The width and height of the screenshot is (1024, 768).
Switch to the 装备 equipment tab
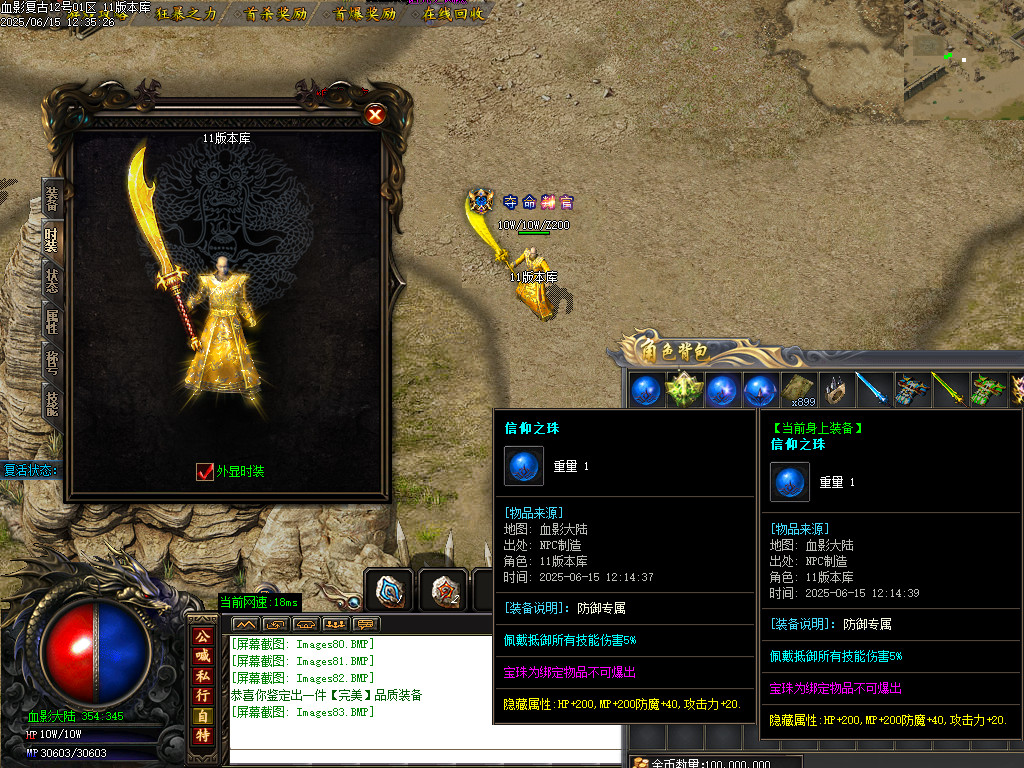click(52, 197)
